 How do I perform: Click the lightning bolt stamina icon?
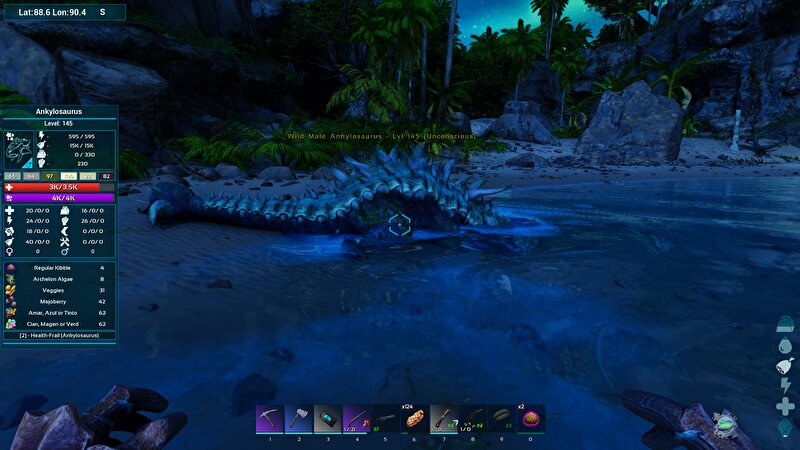(x=785, y=386)
